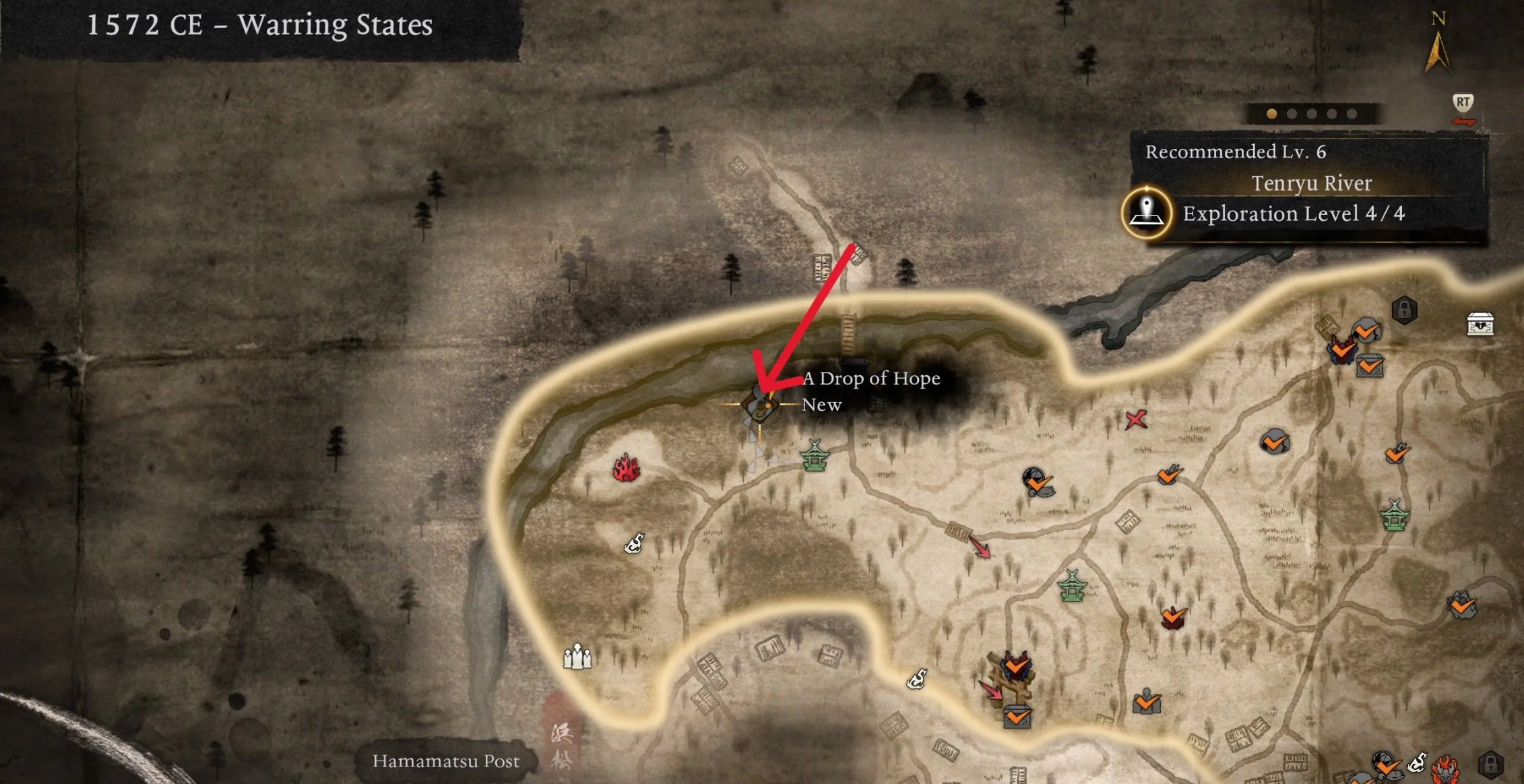Select the white treasure chest marker
The image size is (1524, 784).
tap(1480, 324)
